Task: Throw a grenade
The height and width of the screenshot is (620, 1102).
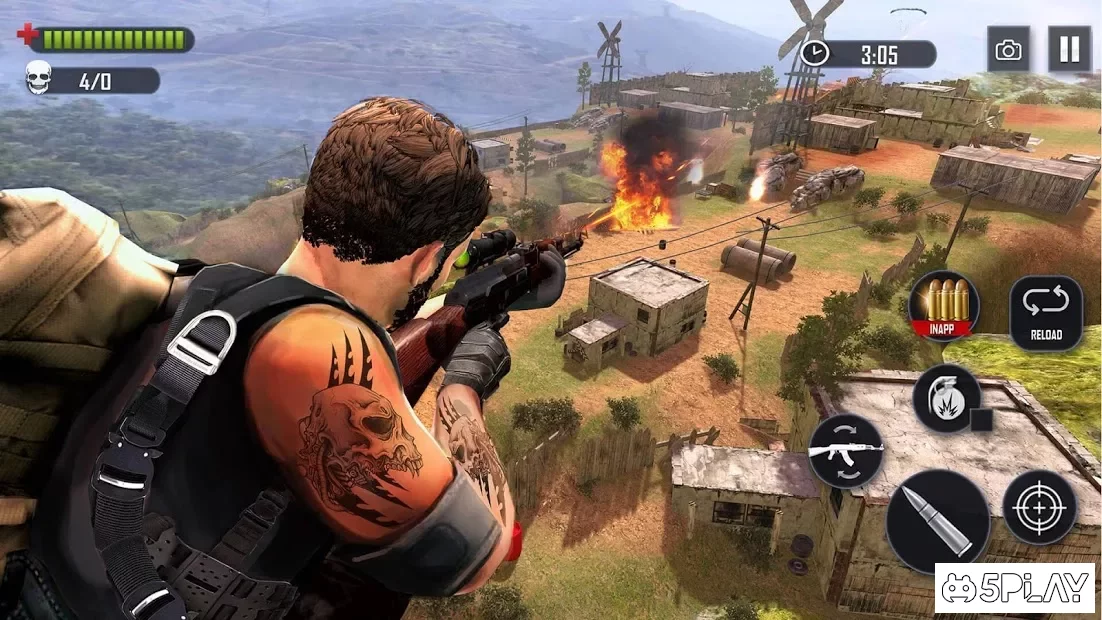Action: pyautogui.click(x=946, y=398)
